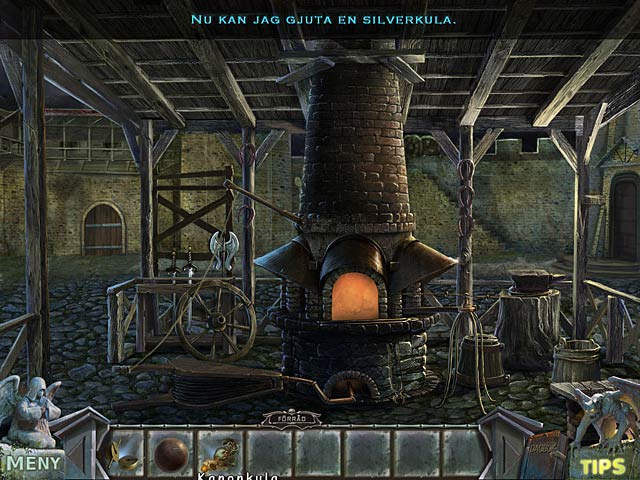Ask for a hint with TIPS

coord(603,465)
